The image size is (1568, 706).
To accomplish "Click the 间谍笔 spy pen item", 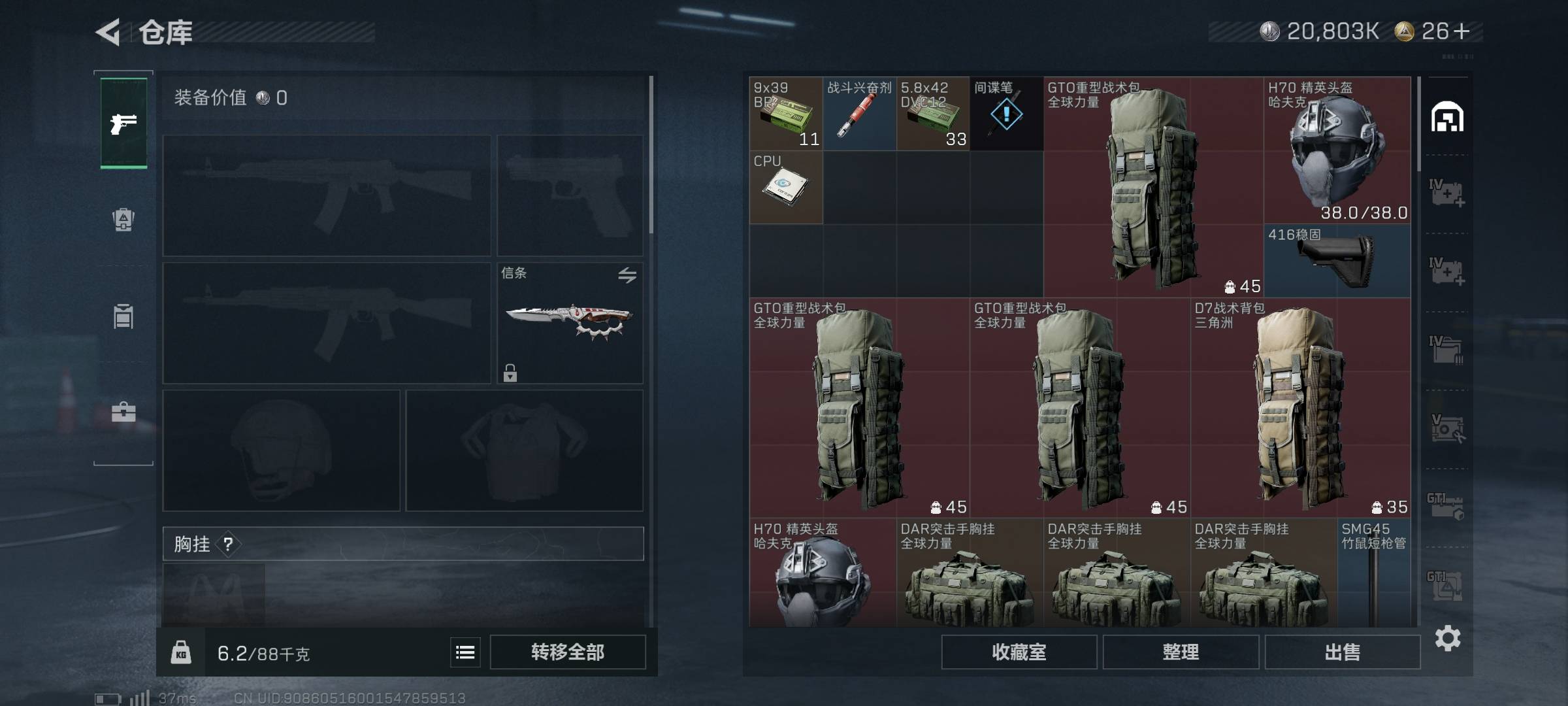I will (x=1006, y=114).
